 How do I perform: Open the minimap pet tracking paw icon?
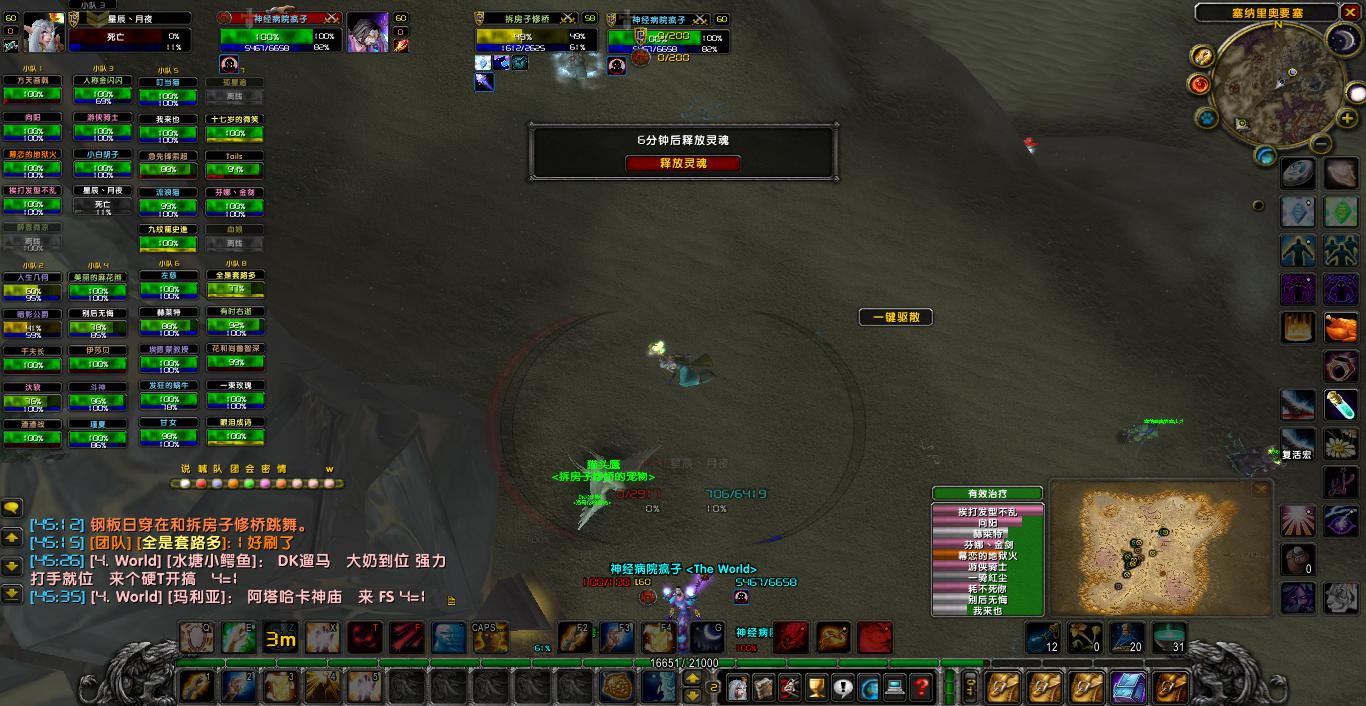(x=1207, y=118)
